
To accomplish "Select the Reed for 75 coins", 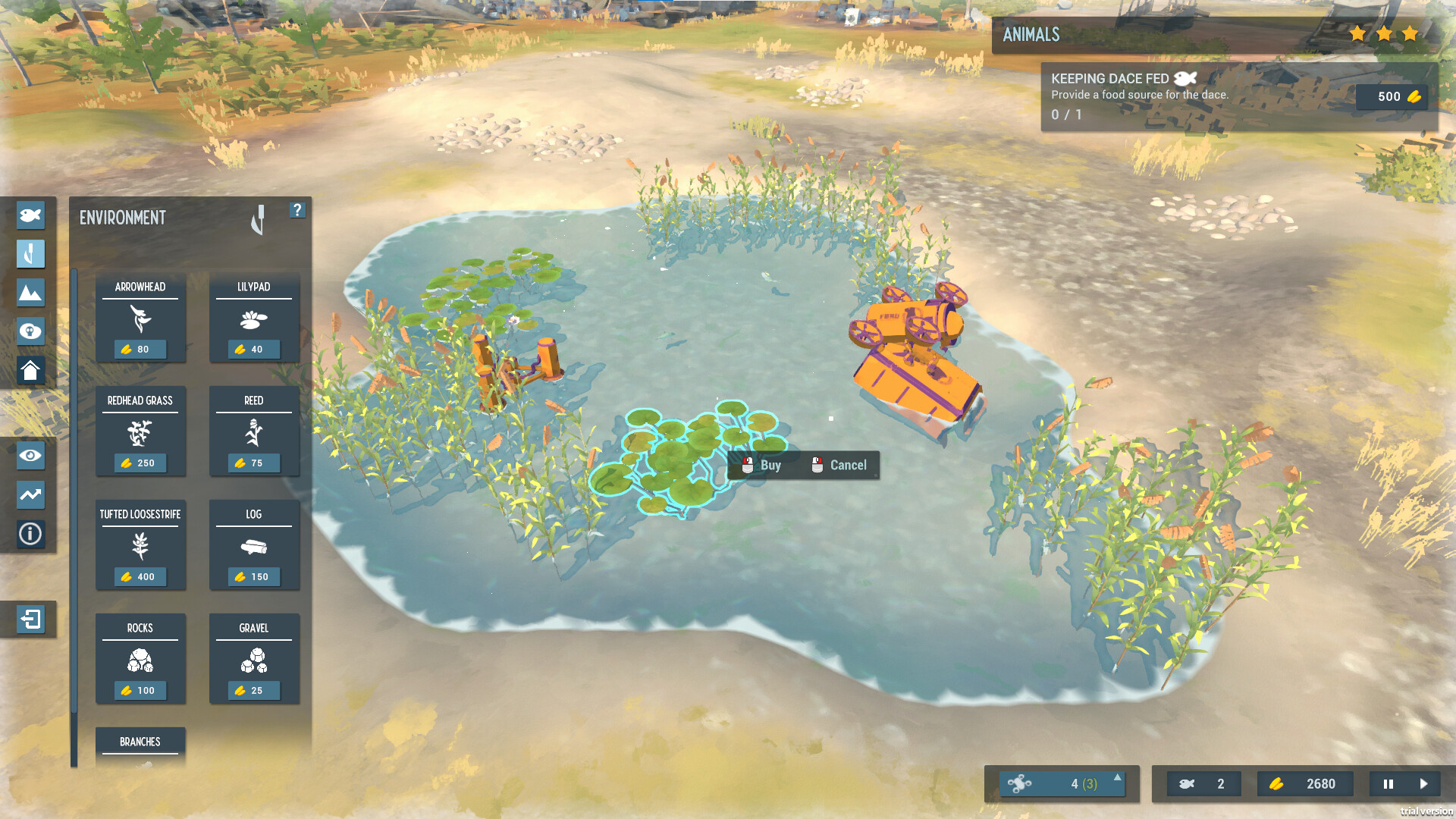I will [x=253, y=432].
